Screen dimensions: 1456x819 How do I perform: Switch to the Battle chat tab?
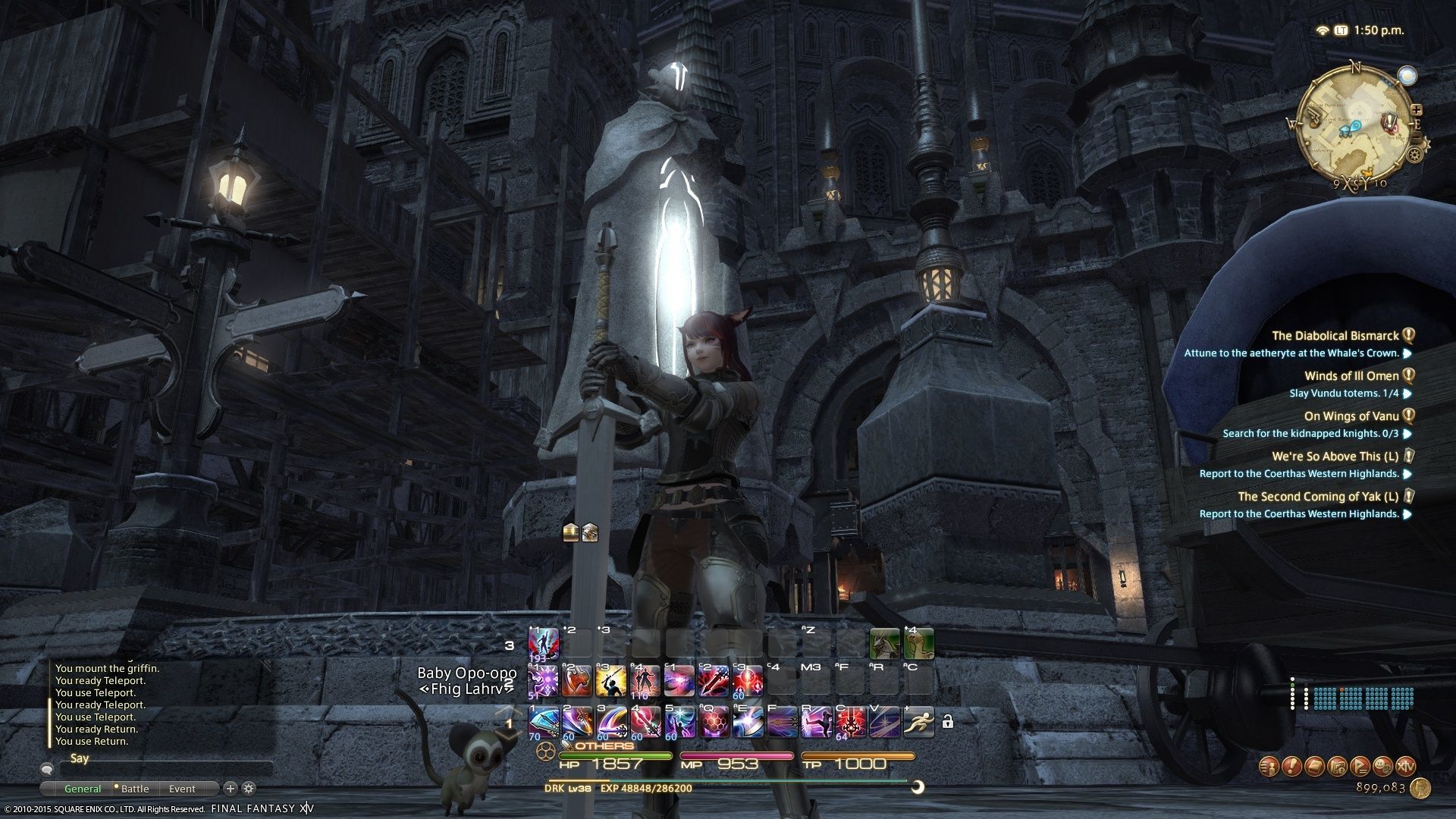click(135, 789)
